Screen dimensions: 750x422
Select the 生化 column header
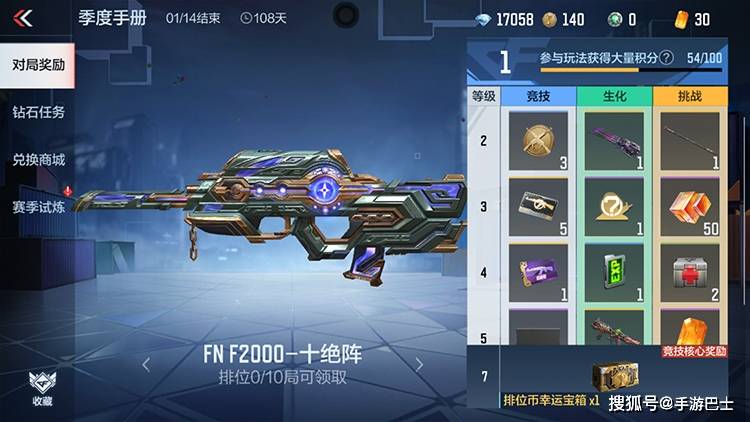(x=613, y=96)
